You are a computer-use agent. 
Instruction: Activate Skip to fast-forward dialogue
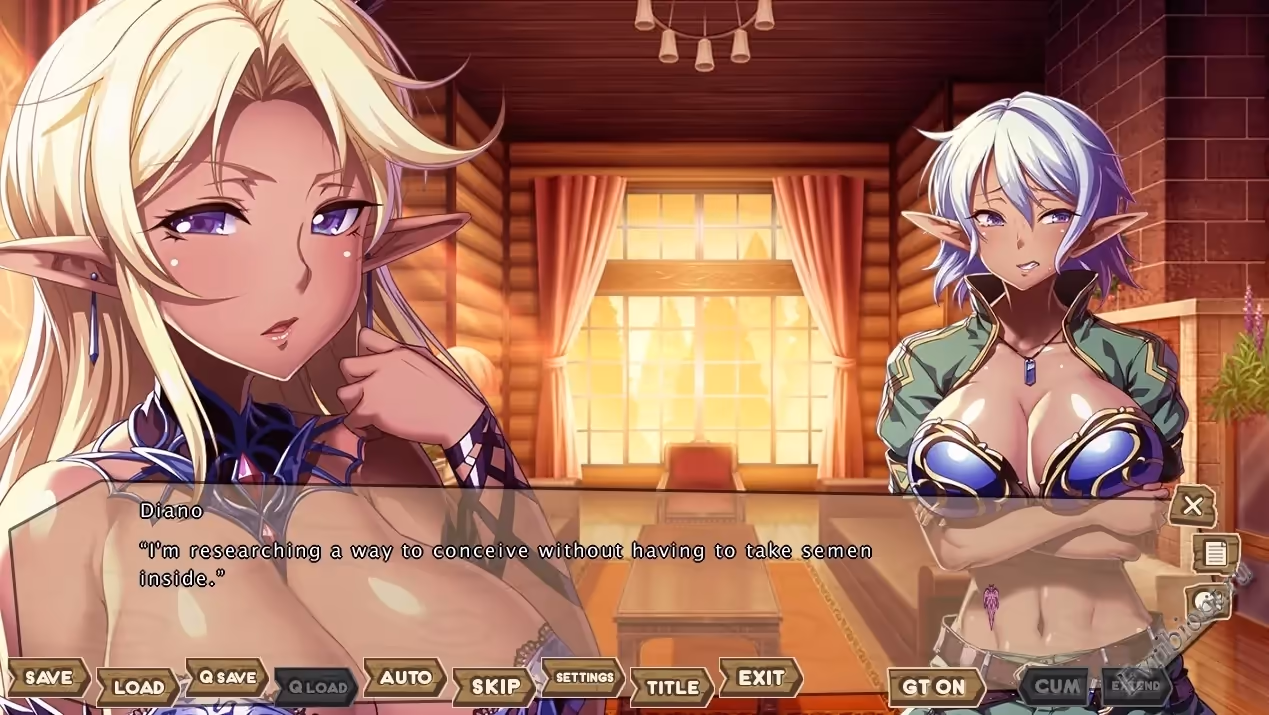click(x=495, y=687)
